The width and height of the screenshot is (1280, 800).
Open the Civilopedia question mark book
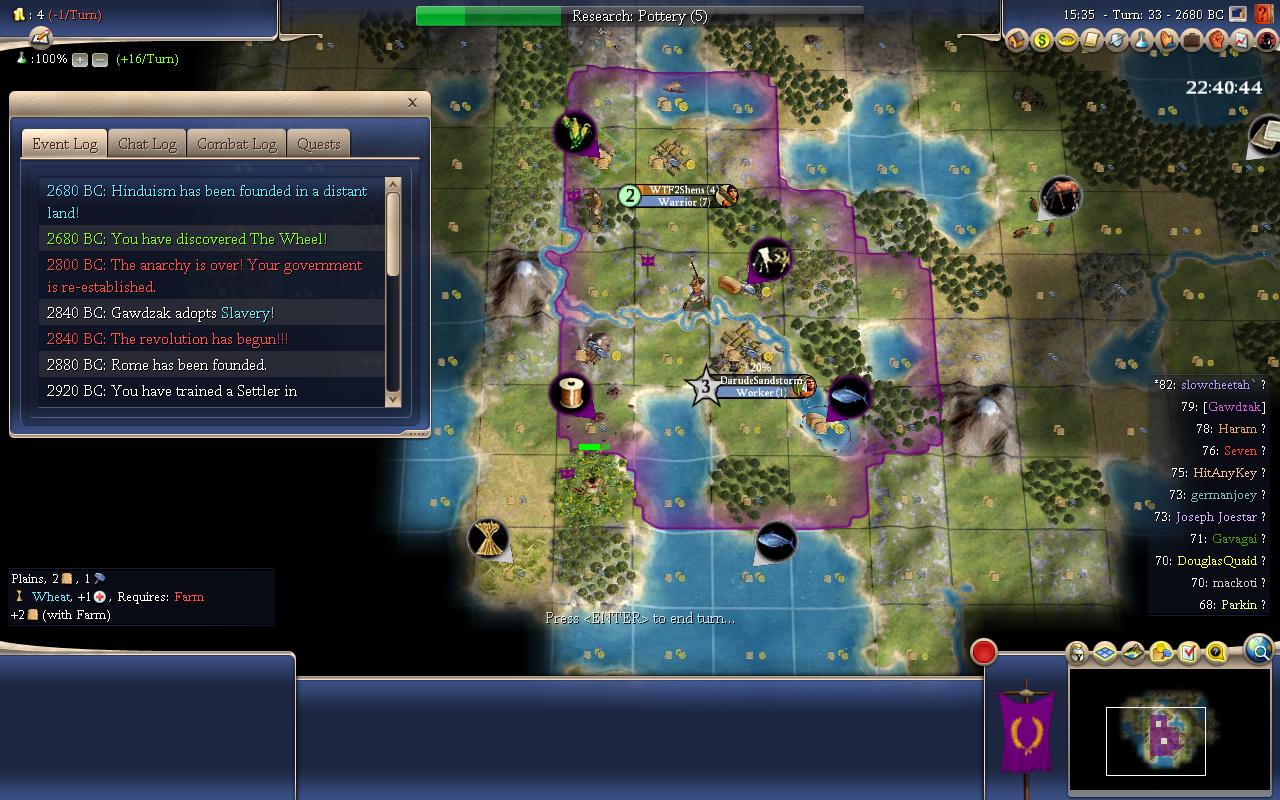click(1267, 15)
